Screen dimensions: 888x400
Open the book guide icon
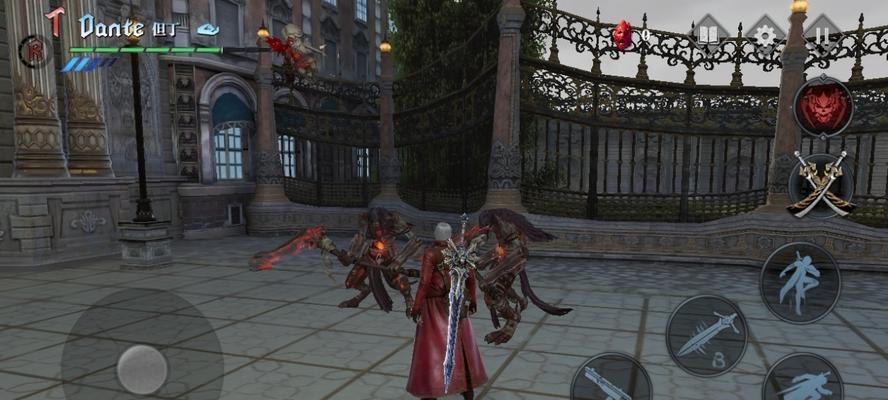point(709,35)
